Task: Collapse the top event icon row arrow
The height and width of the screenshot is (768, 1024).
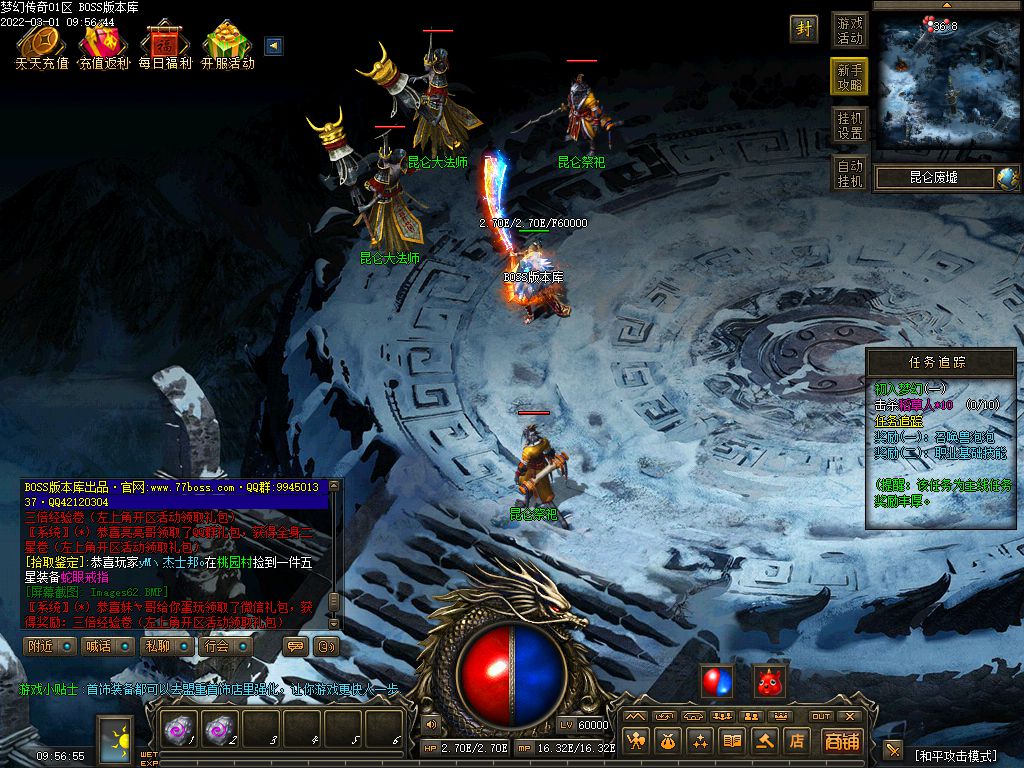Action: point(273,45)
